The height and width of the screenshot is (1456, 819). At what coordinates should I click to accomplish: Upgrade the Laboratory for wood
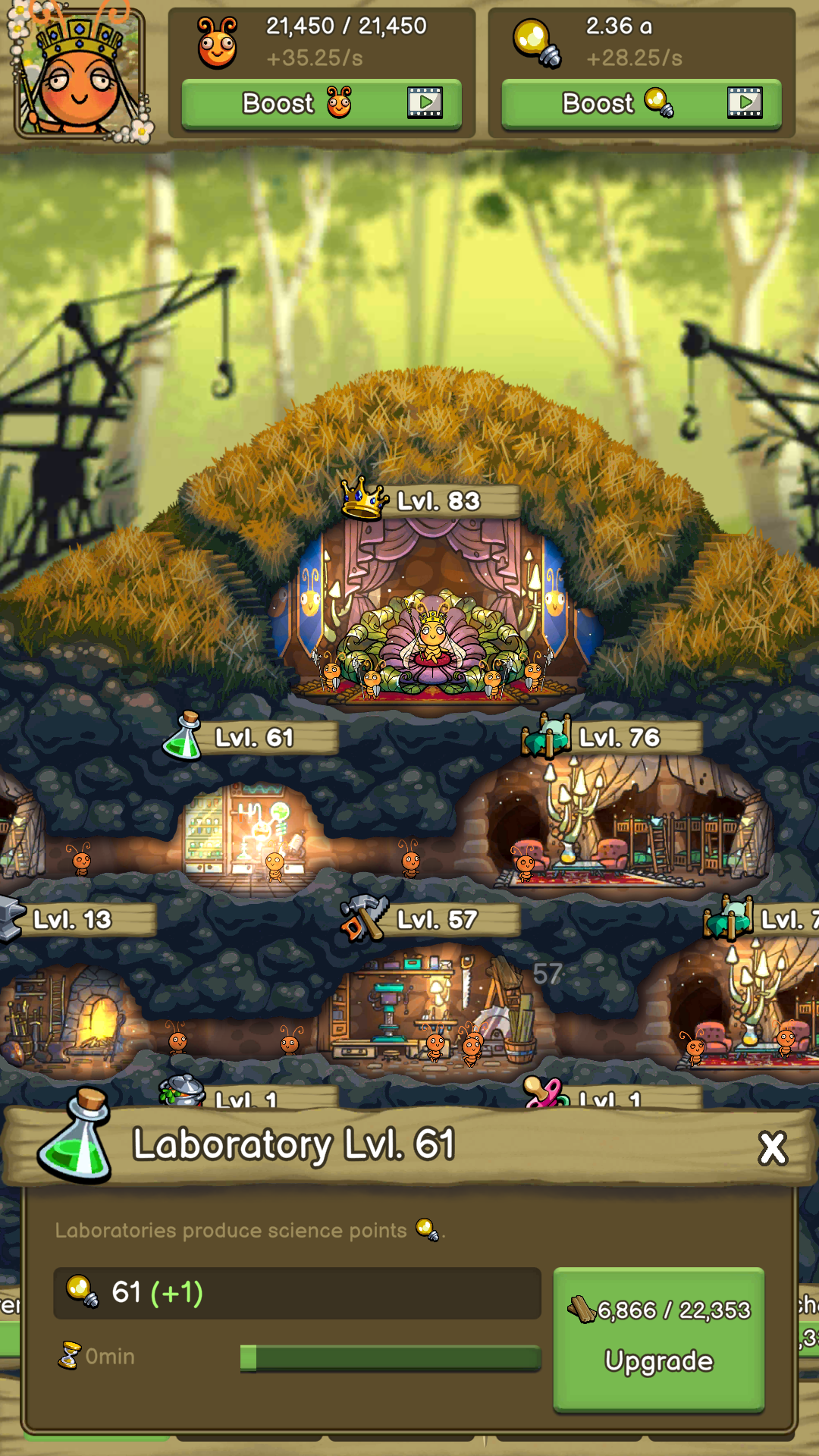pos(658,1338)
